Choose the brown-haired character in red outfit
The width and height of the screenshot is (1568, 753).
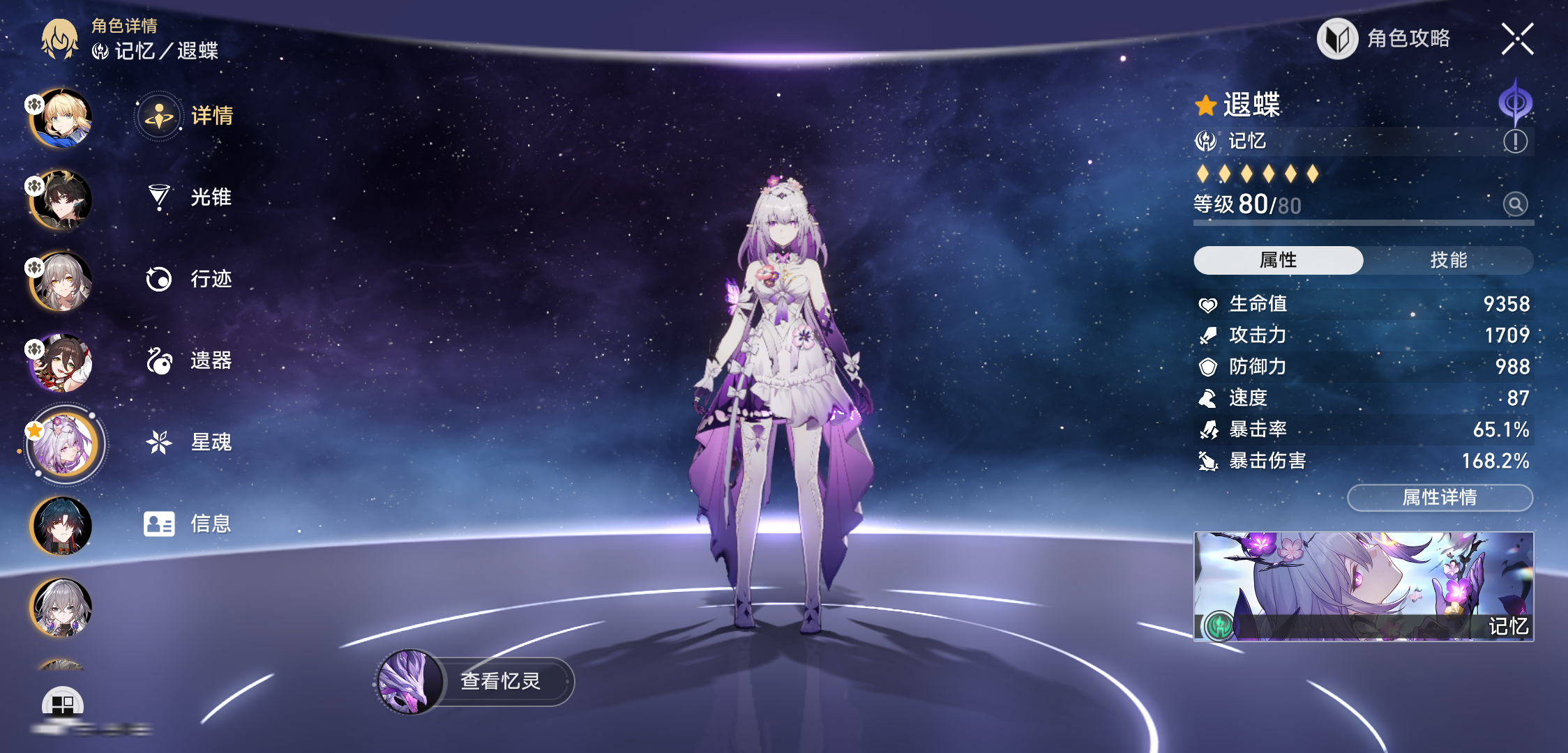point(62,363)
